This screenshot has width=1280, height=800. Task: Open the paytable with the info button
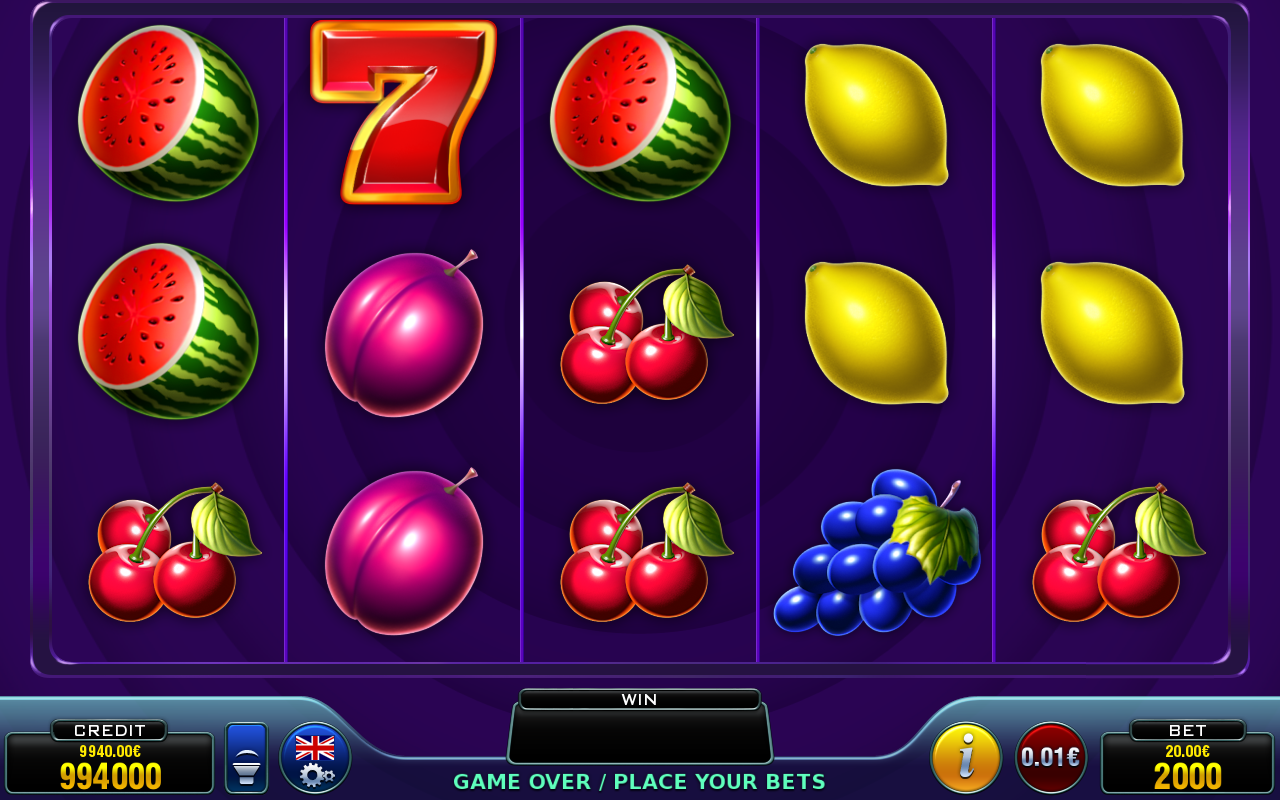click(x=966, y=756)
